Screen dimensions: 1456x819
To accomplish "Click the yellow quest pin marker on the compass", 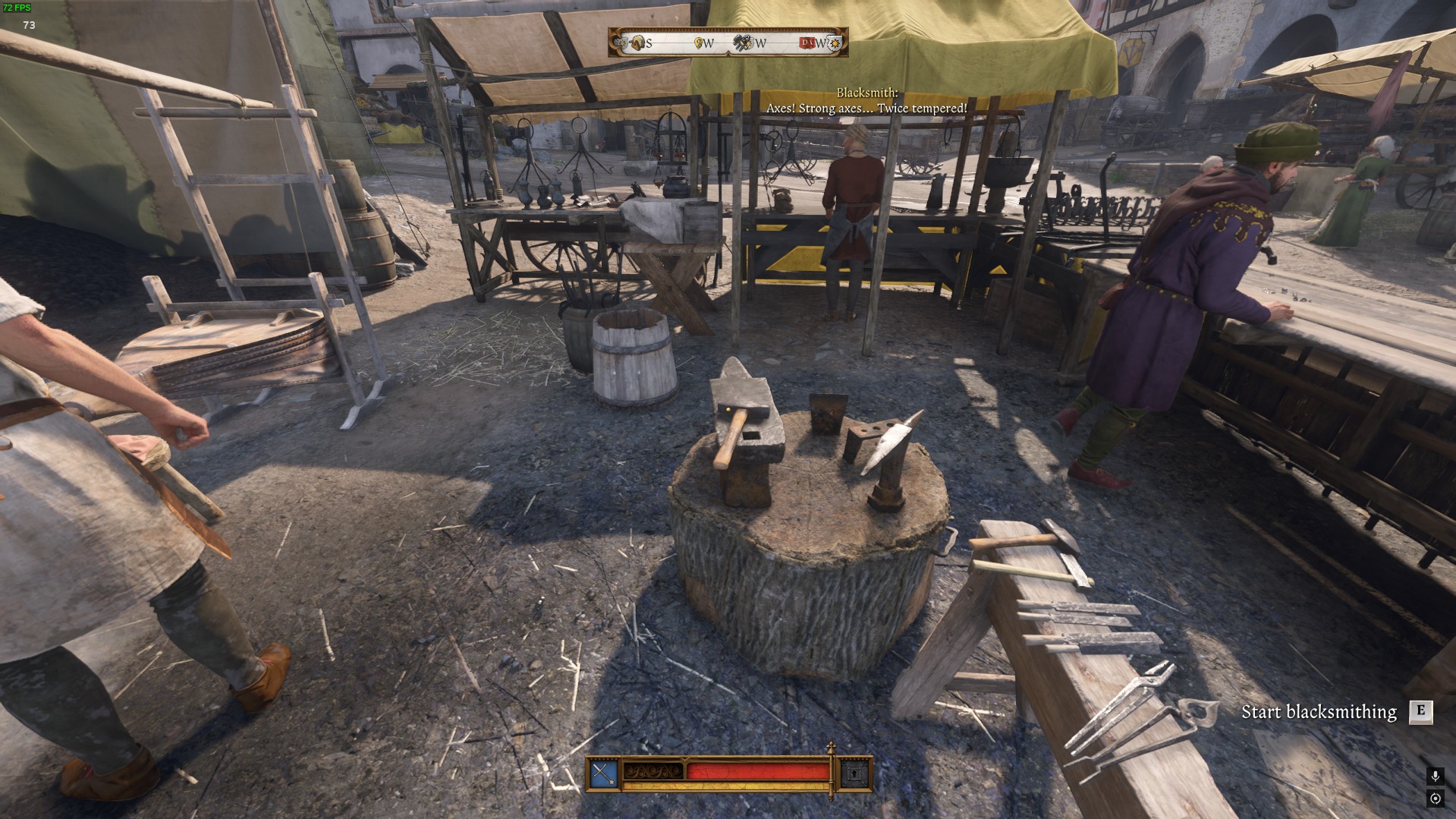I will click(x=698, y=41).
